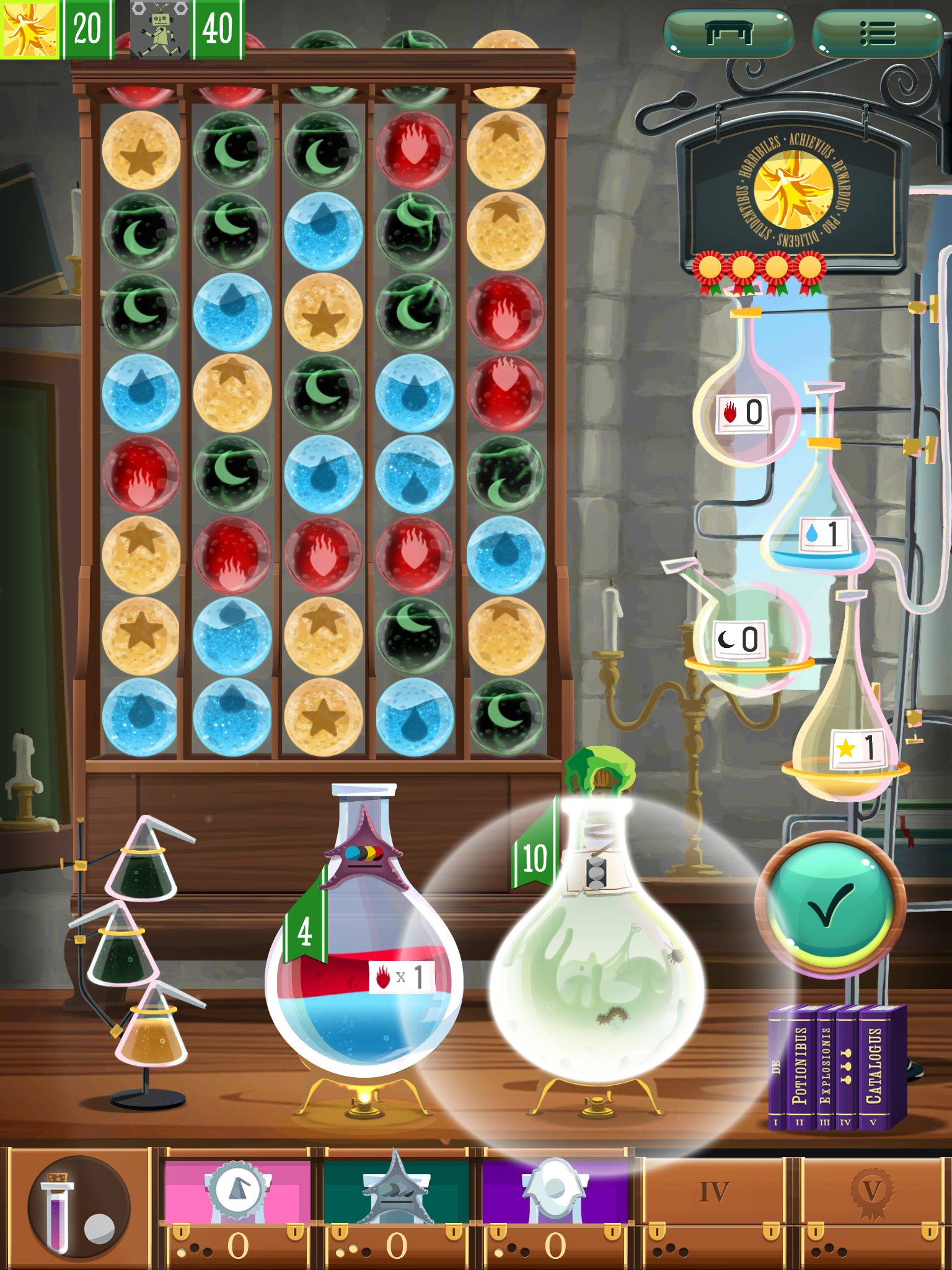This screenshot has width=952, height=1270.
Task: Select the yellow fairy player avatar
Action: (29, 29)
